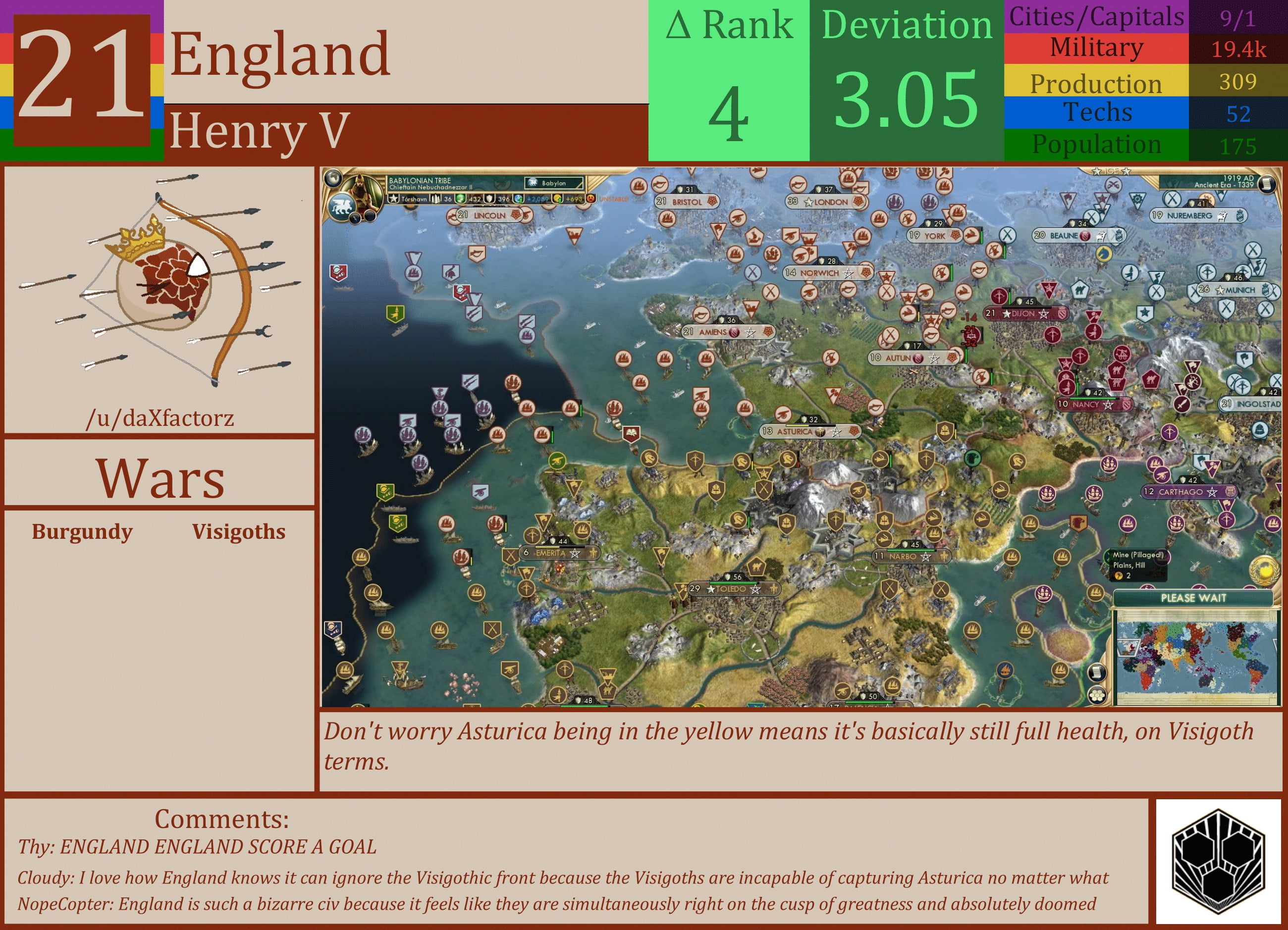Open the Babylon civilization selector in the top bar
Viewport: 1288px width, 930px height.
(x=553, y=183)
